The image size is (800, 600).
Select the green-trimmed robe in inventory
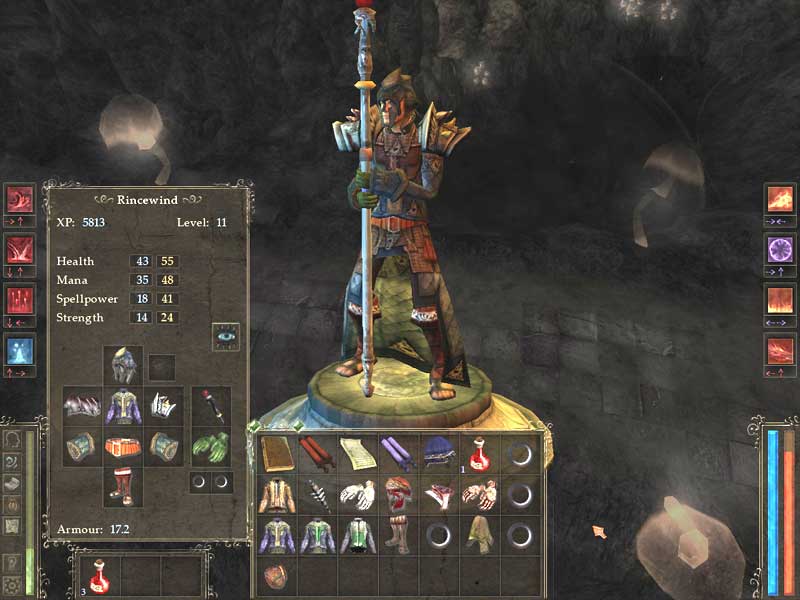(x=316, y=535)
